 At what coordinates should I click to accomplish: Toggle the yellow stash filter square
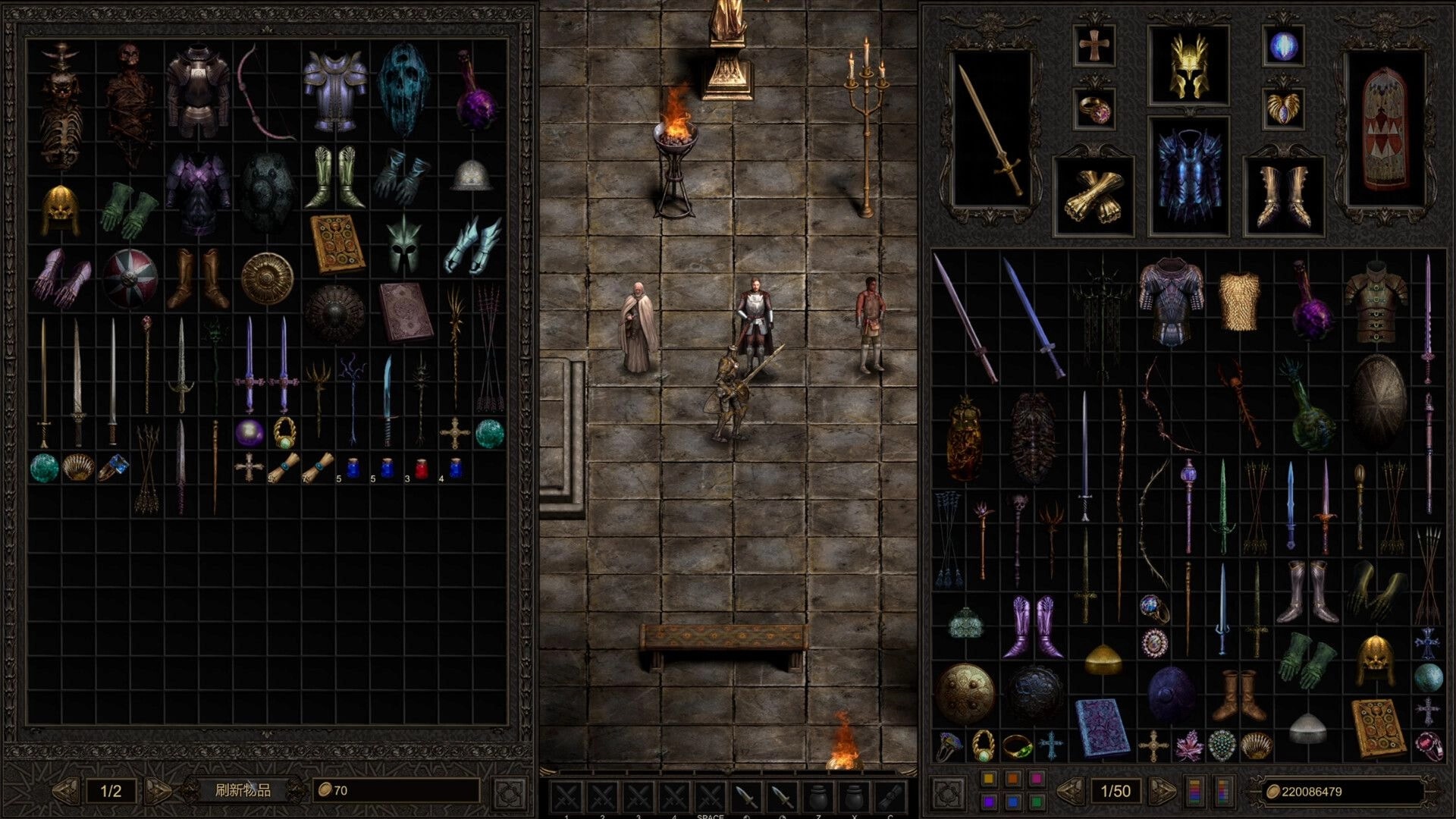[988, 778]
